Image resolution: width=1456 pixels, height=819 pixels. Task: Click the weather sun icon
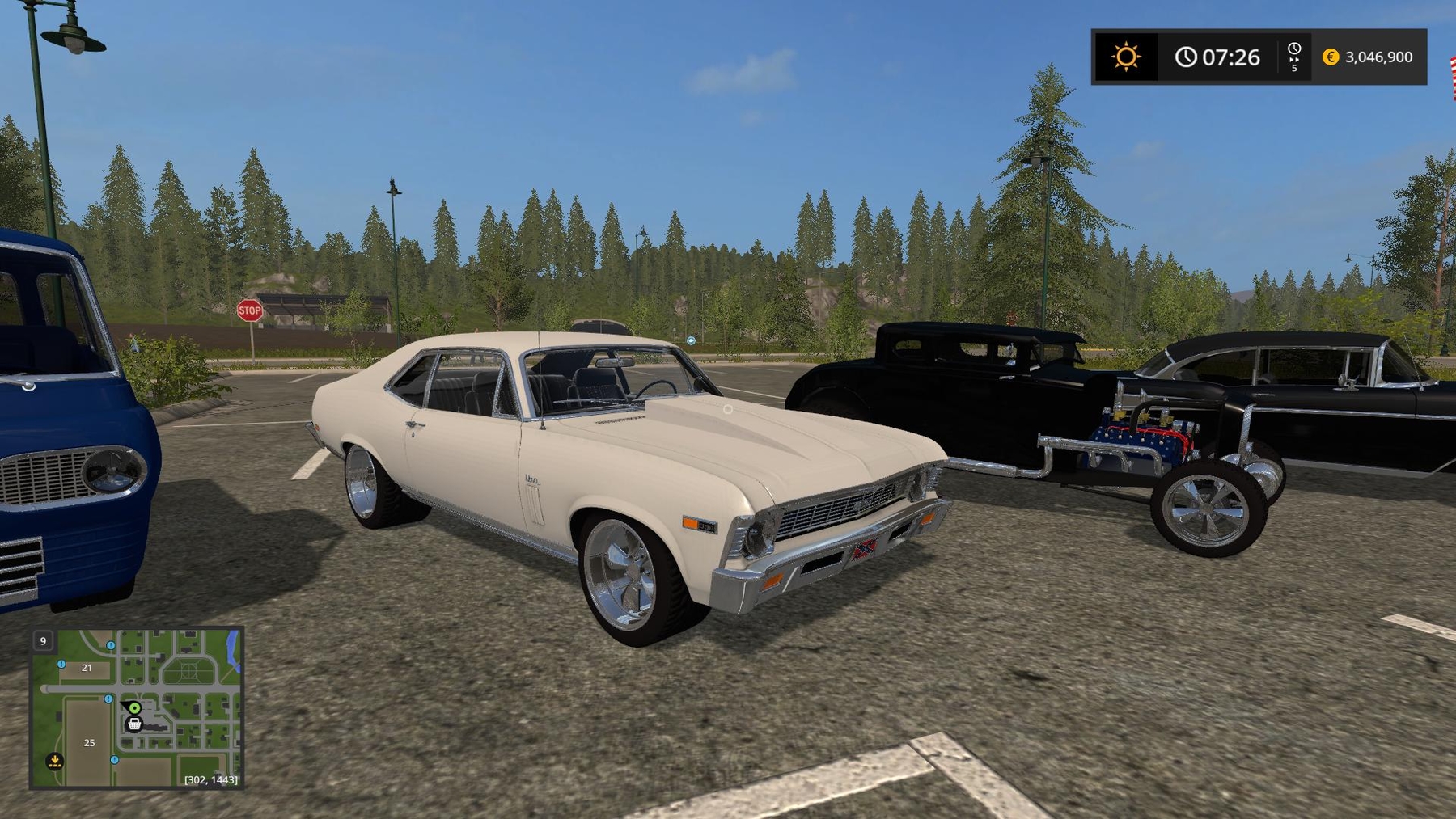tap(1126, 57)
